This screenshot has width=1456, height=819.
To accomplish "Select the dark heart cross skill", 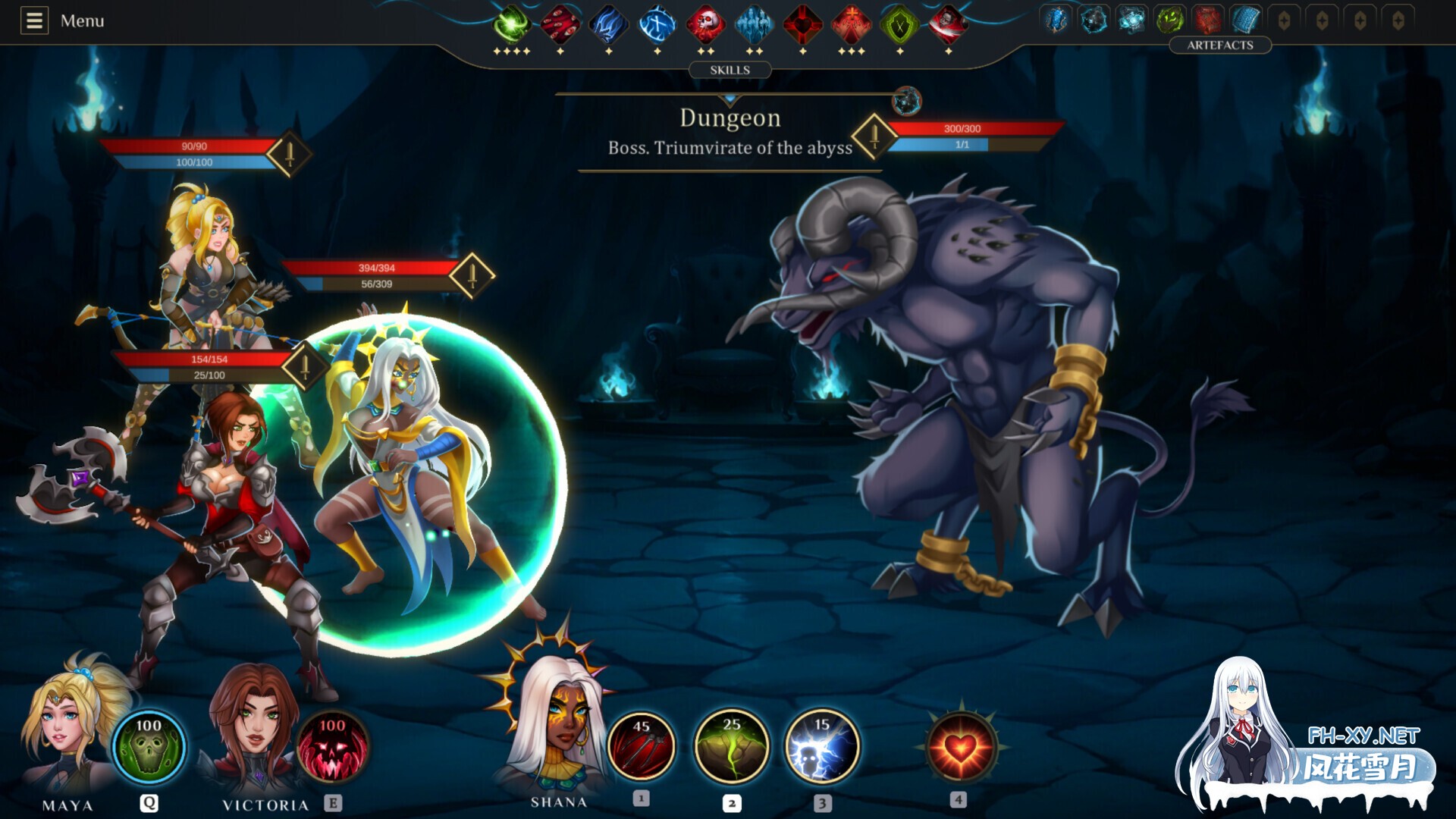I will tap(802, 24).
